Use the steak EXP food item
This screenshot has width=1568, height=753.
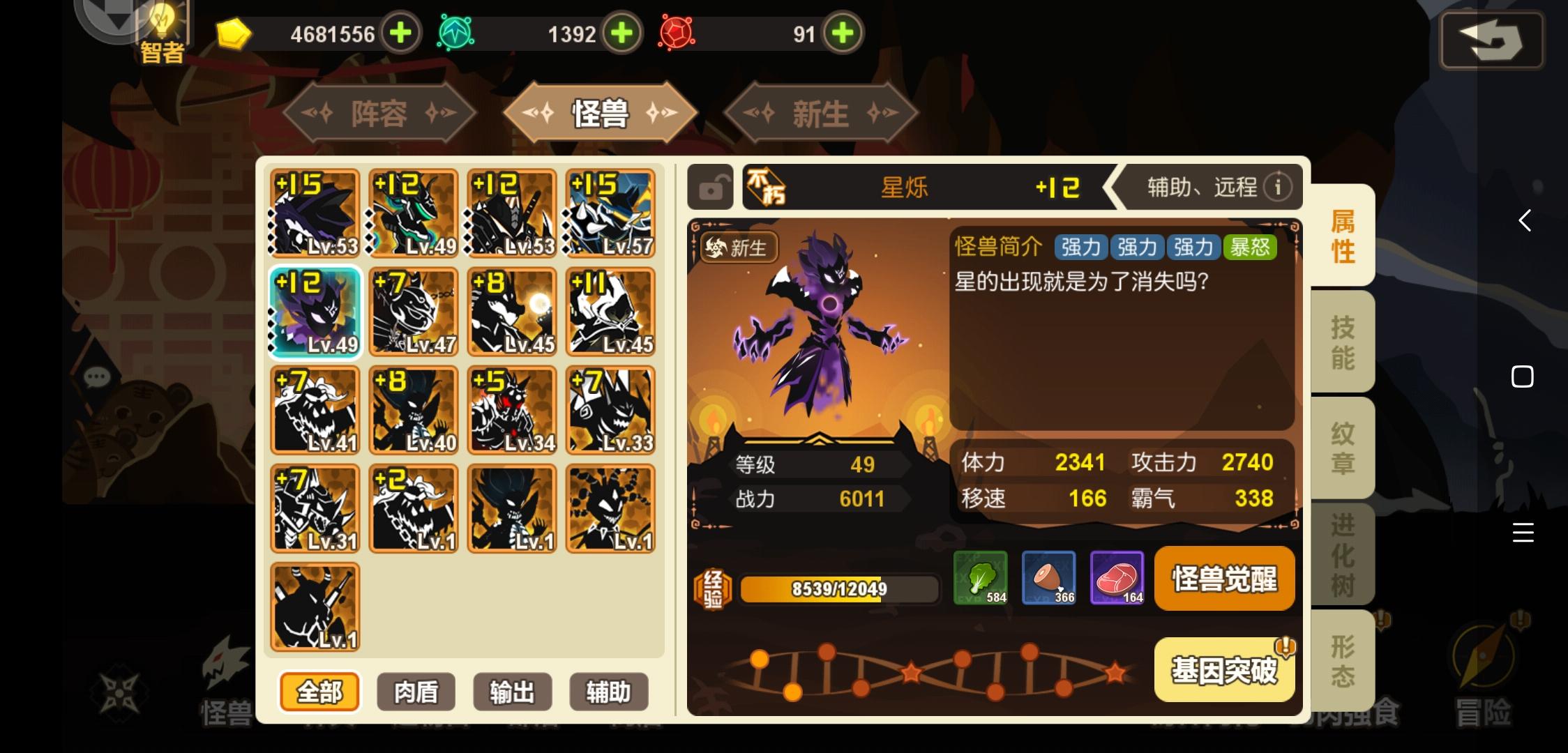[x=1117, y=577]
